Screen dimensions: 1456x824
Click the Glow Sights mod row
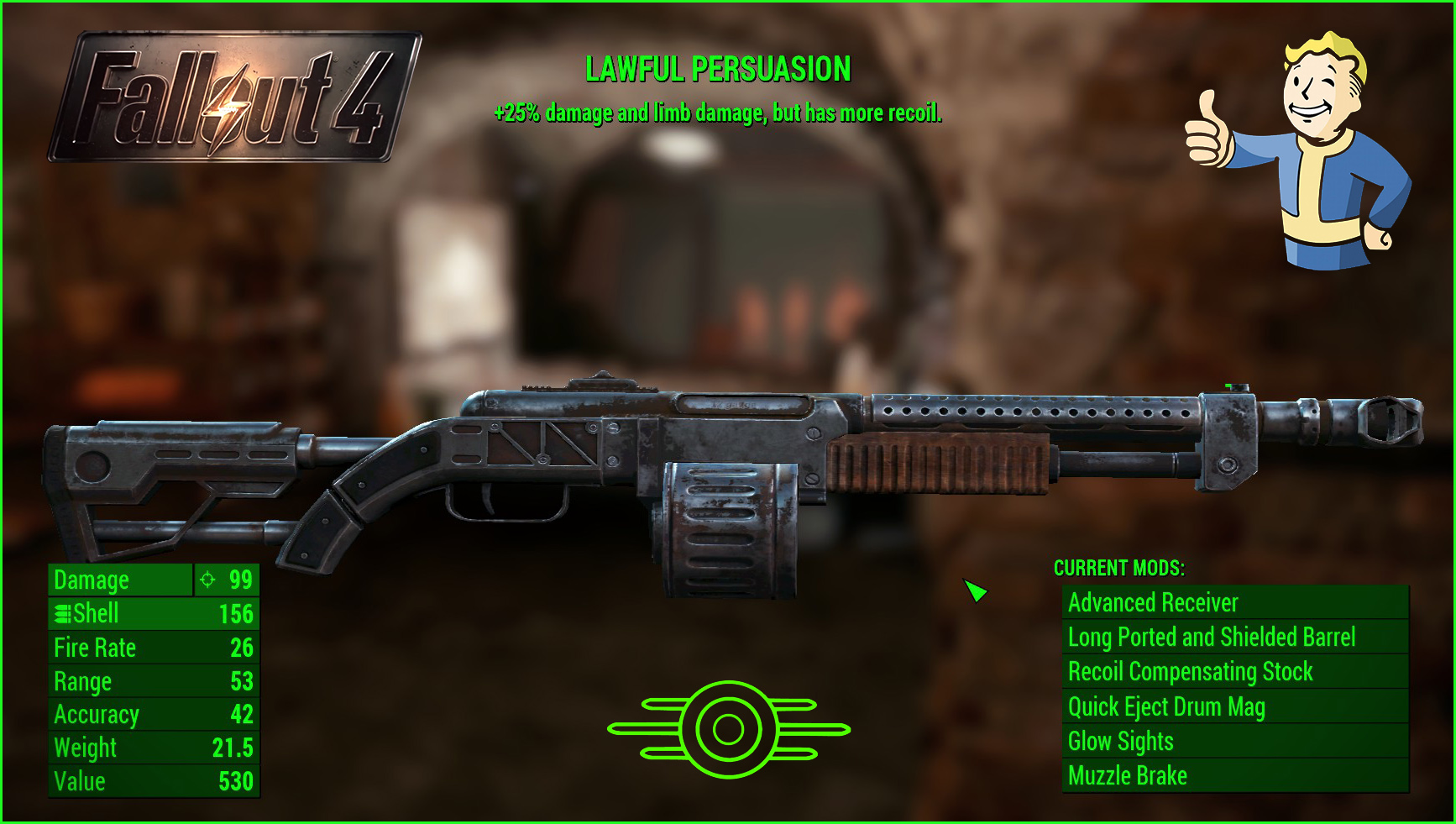[1234, 741]
